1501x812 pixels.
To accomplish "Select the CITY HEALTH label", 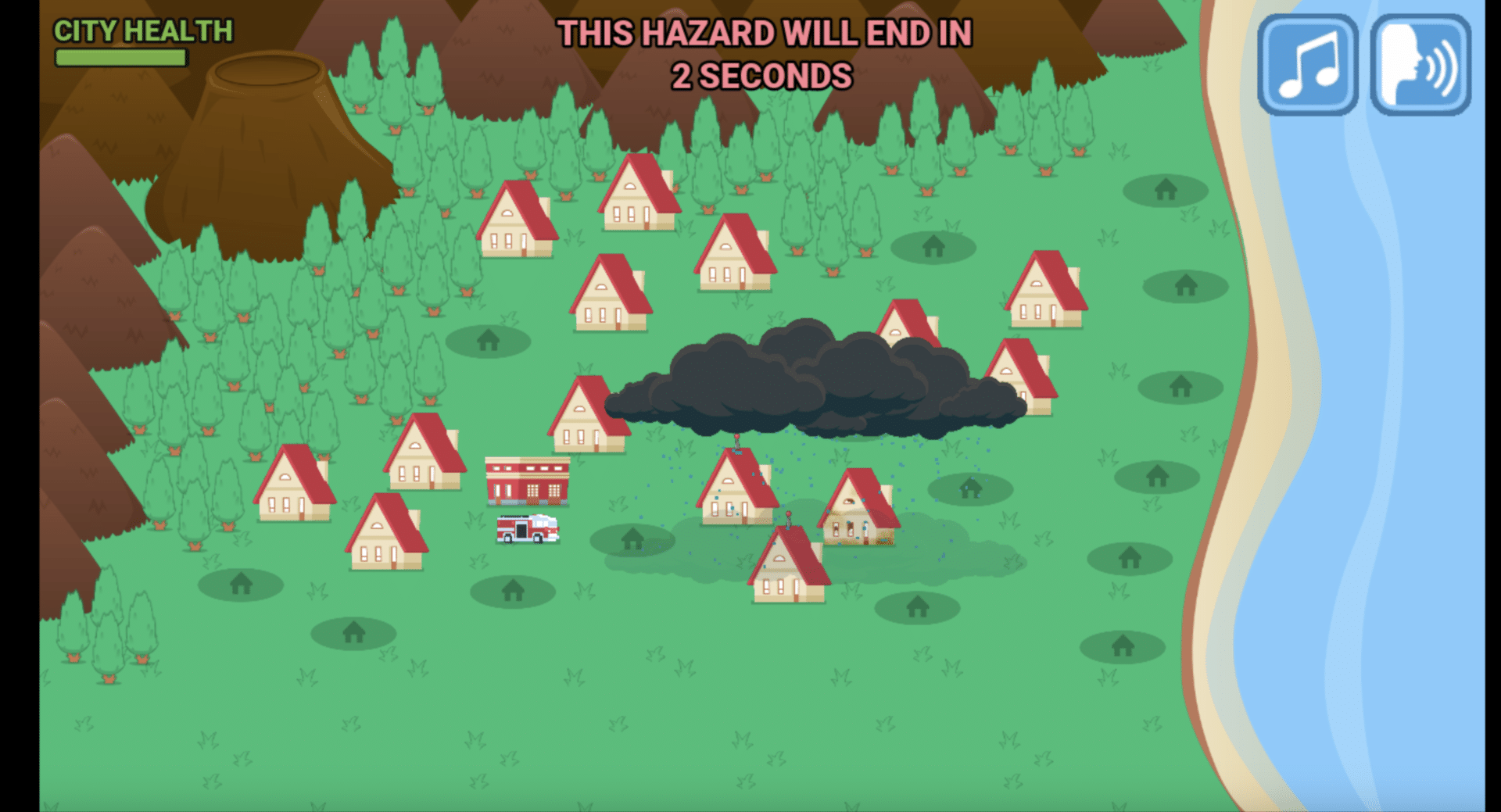I will (142, 31).
